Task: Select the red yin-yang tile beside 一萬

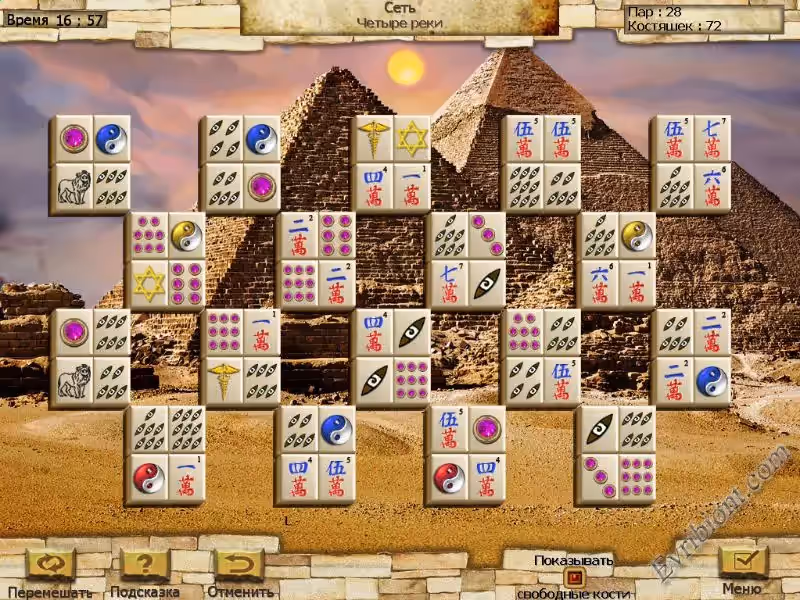Action: tap(148, 478)
